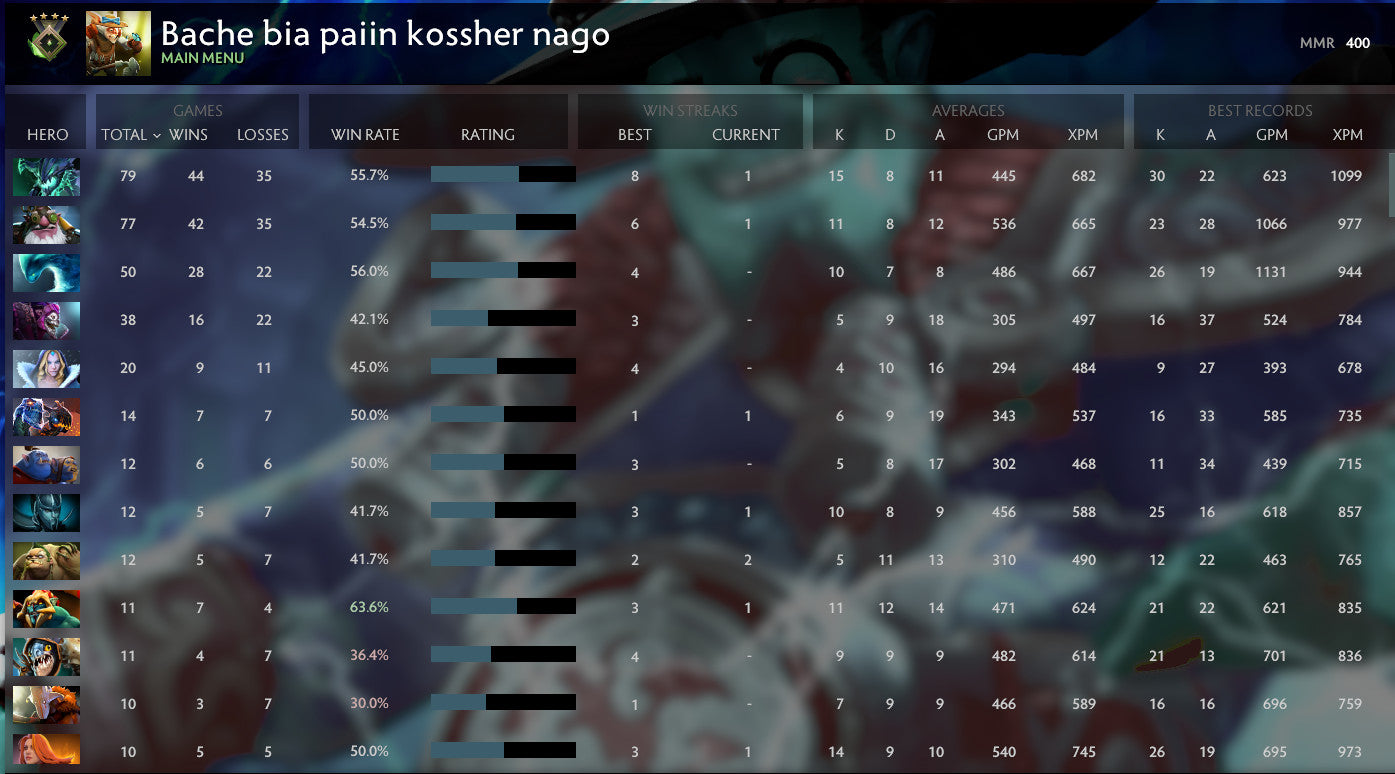Click the top hero's rating bar
The width and height of the screenshot is (1395, 774).
click(502, 173)
